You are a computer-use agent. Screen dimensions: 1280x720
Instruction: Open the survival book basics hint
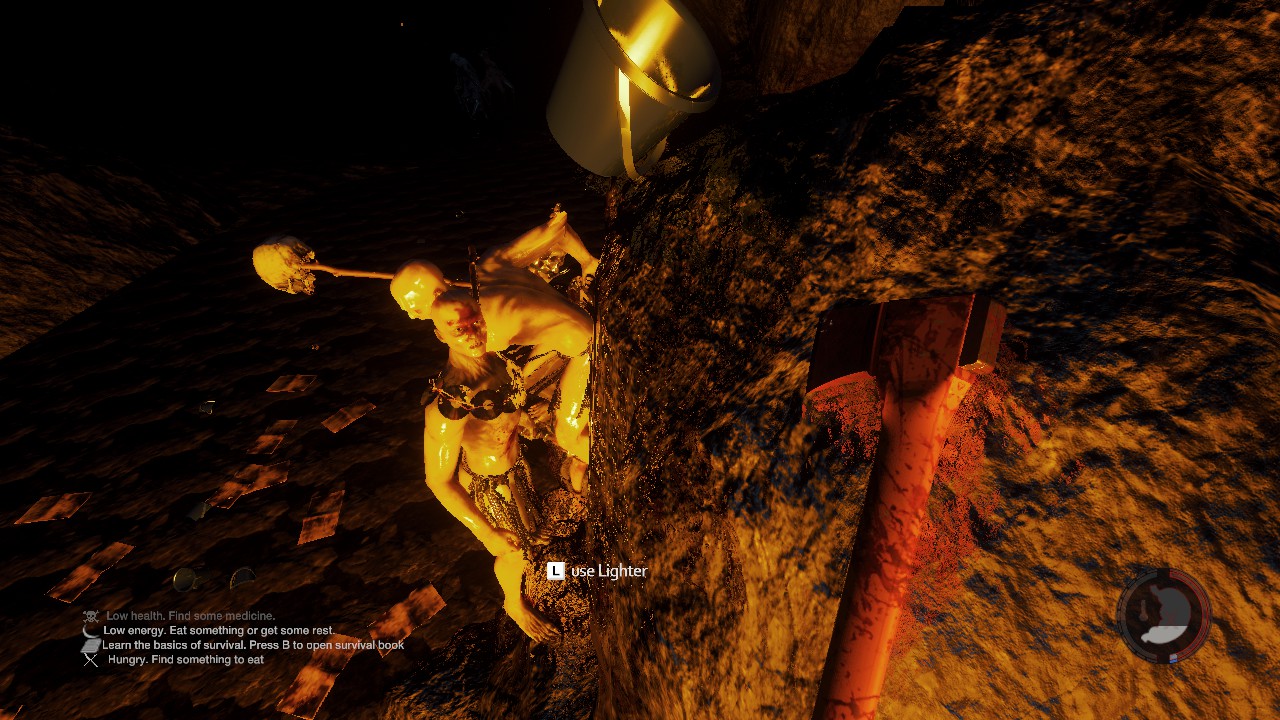(253, 645)
